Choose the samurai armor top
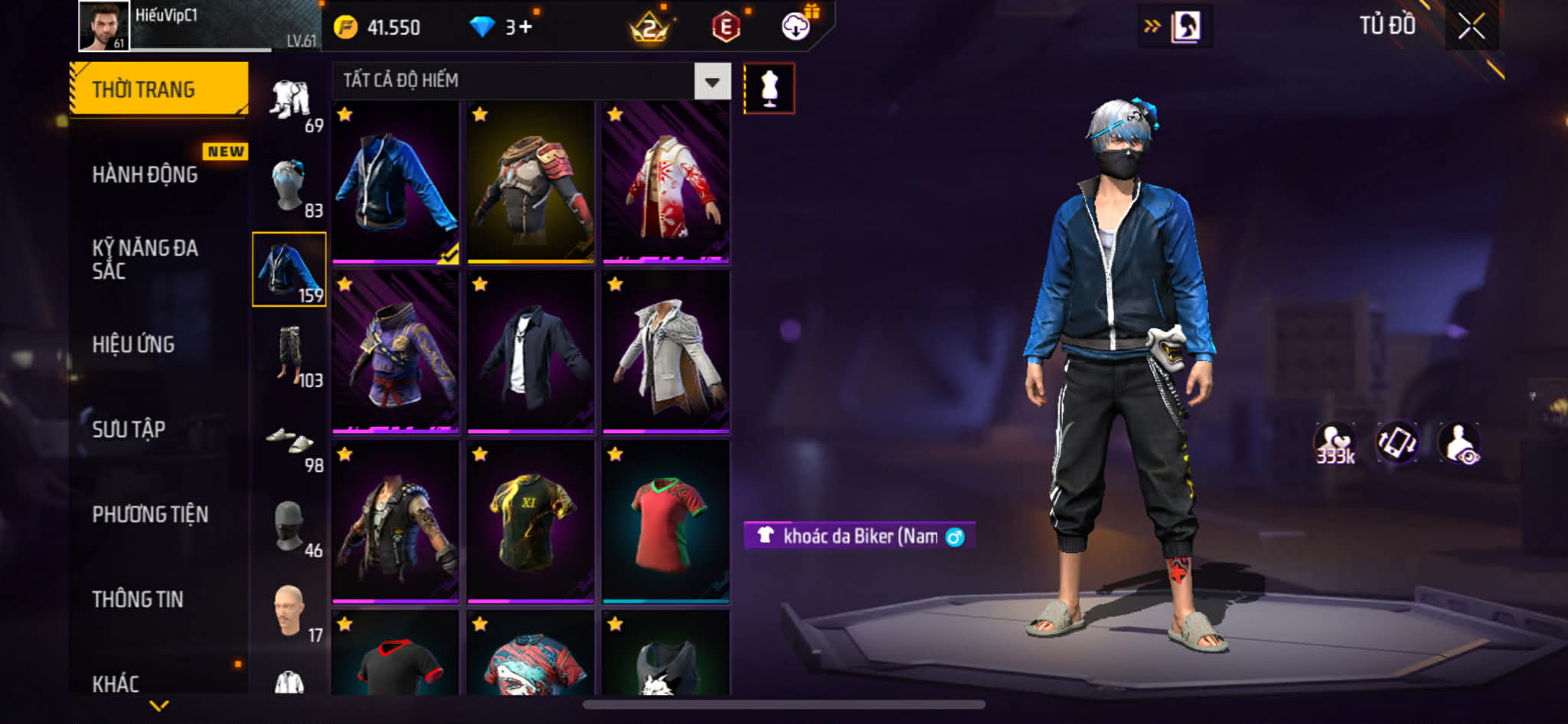The image size is (1568, 724). [531, 183]
